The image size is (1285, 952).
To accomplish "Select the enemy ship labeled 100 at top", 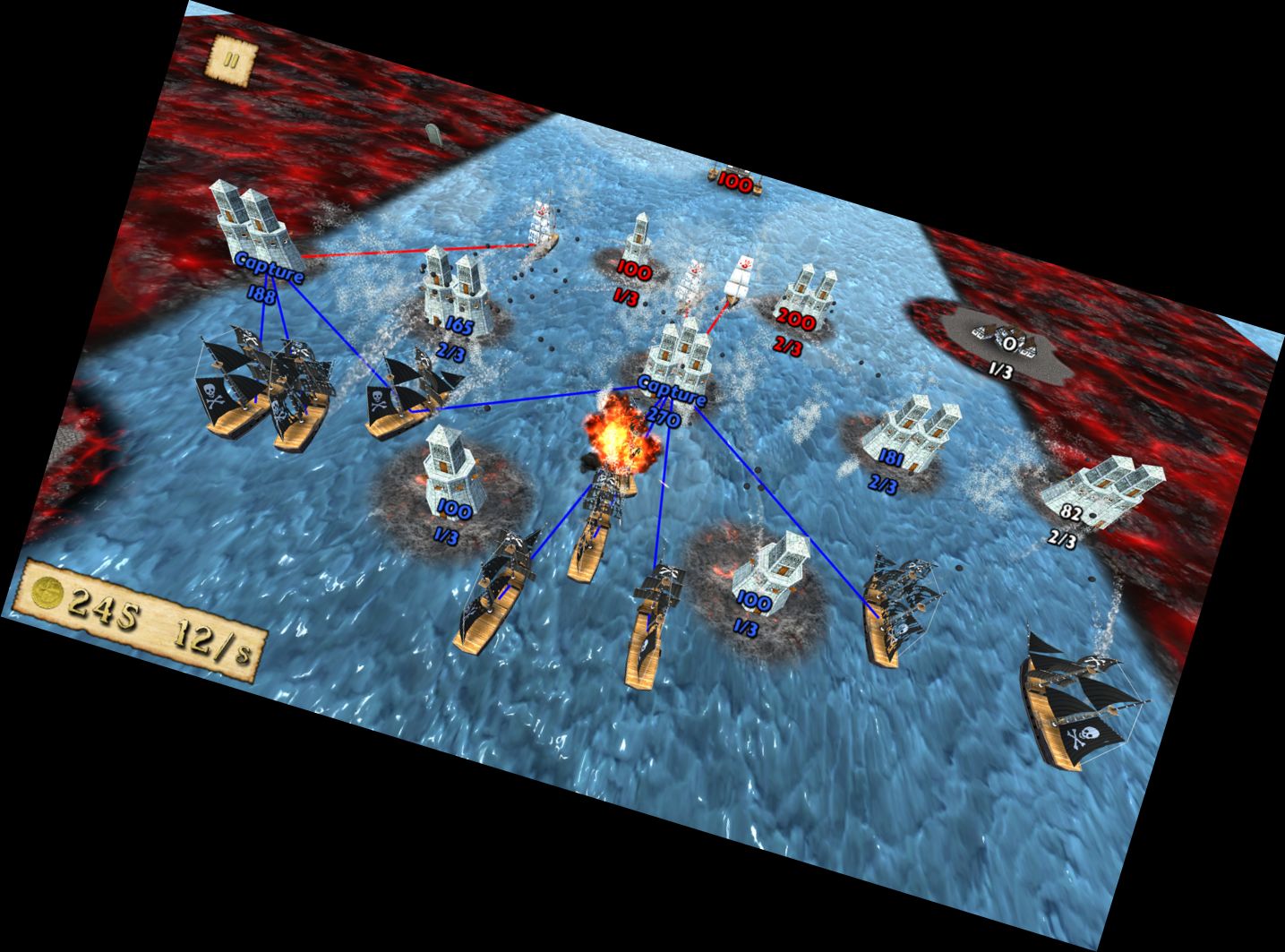I will pos(734,179).
